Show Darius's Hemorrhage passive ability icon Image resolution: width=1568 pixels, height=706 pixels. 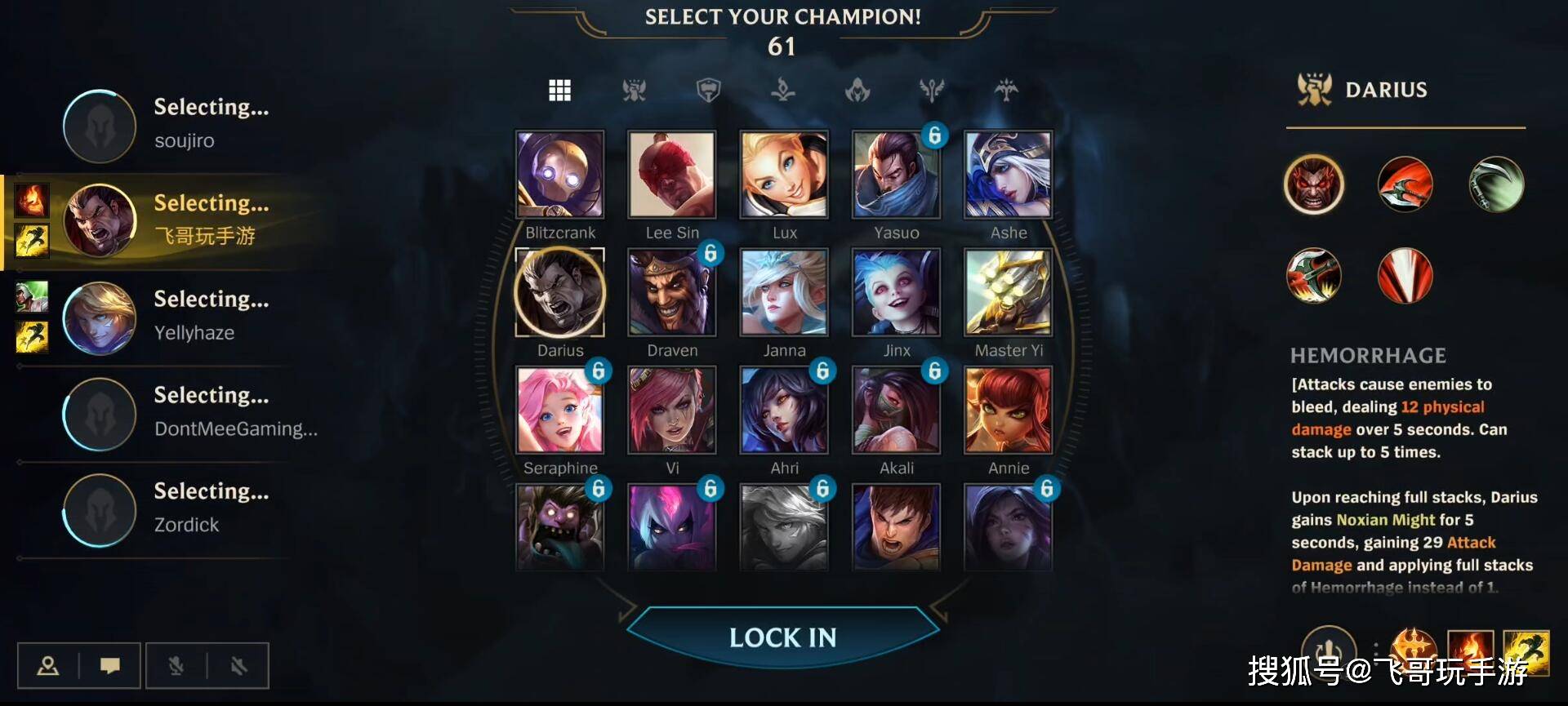pos(1314,184)
